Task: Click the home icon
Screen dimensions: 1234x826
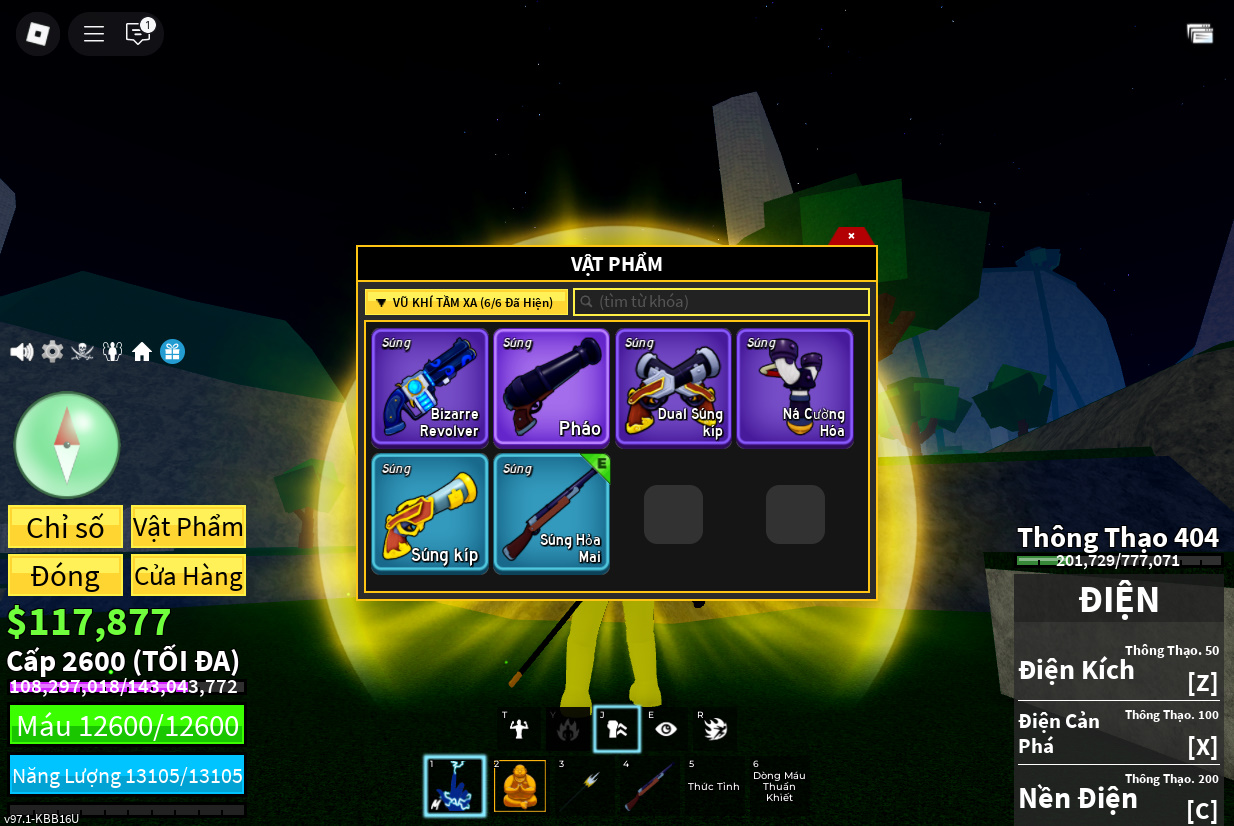Action: click(142, 352)
